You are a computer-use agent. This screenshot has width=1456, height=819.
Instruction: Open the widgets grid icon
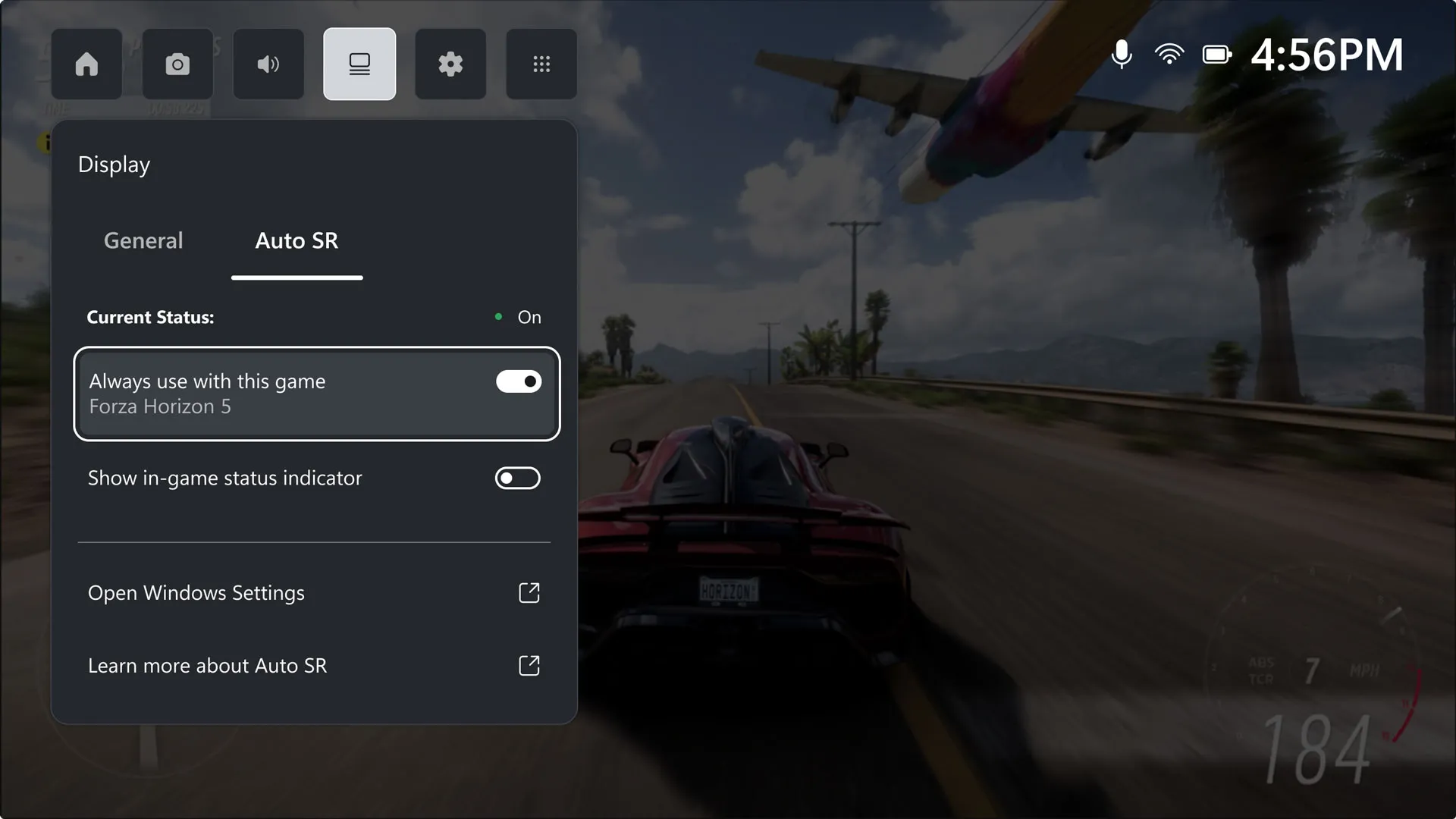(x=541, y=64)
